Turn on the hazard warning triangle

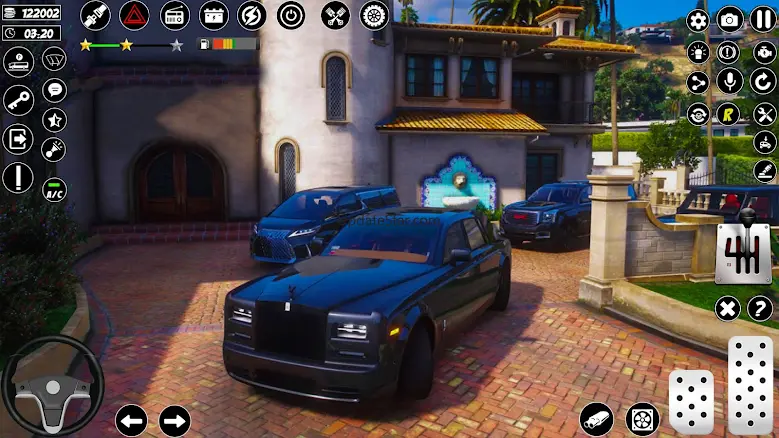point(134,15)
